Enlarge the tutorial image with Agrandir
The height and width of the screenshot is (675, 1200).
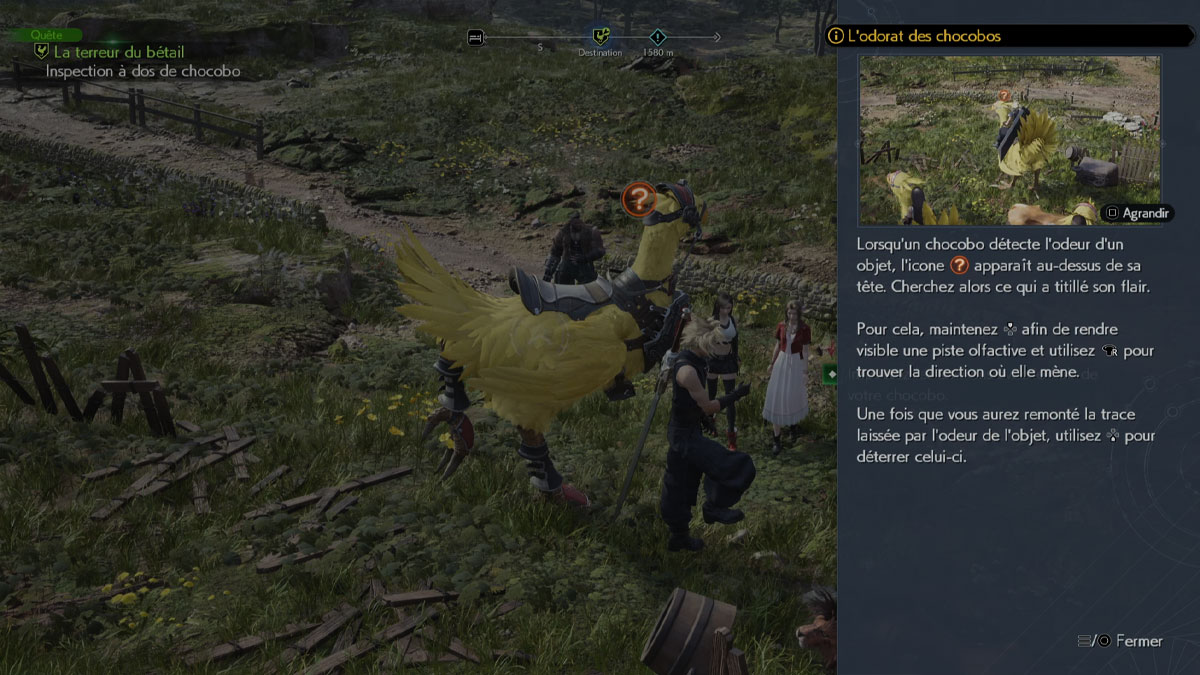point(1137,213)
